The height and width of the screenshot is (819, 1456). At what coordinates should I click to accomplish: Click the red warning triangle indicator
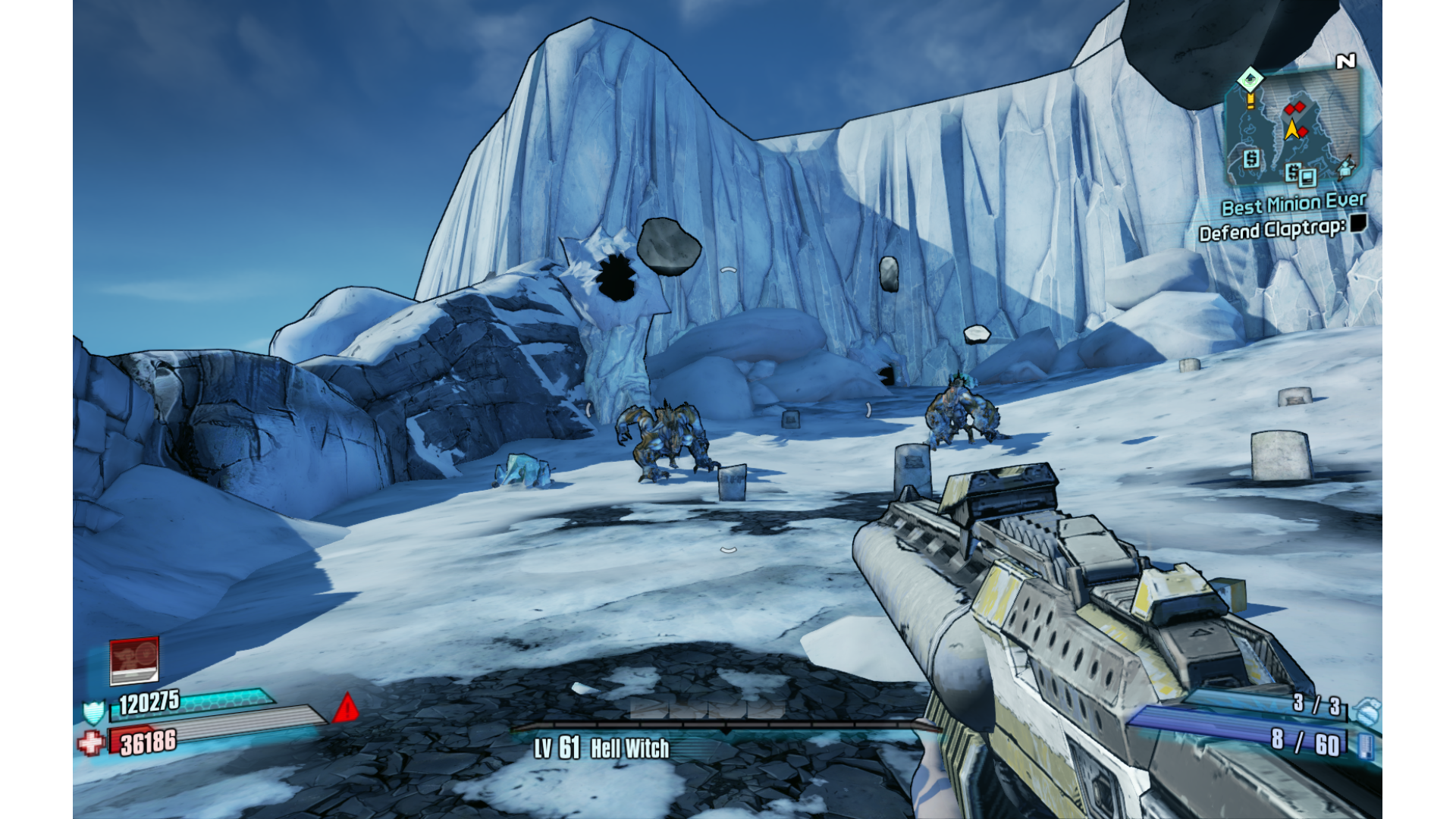tap(346, 708)
